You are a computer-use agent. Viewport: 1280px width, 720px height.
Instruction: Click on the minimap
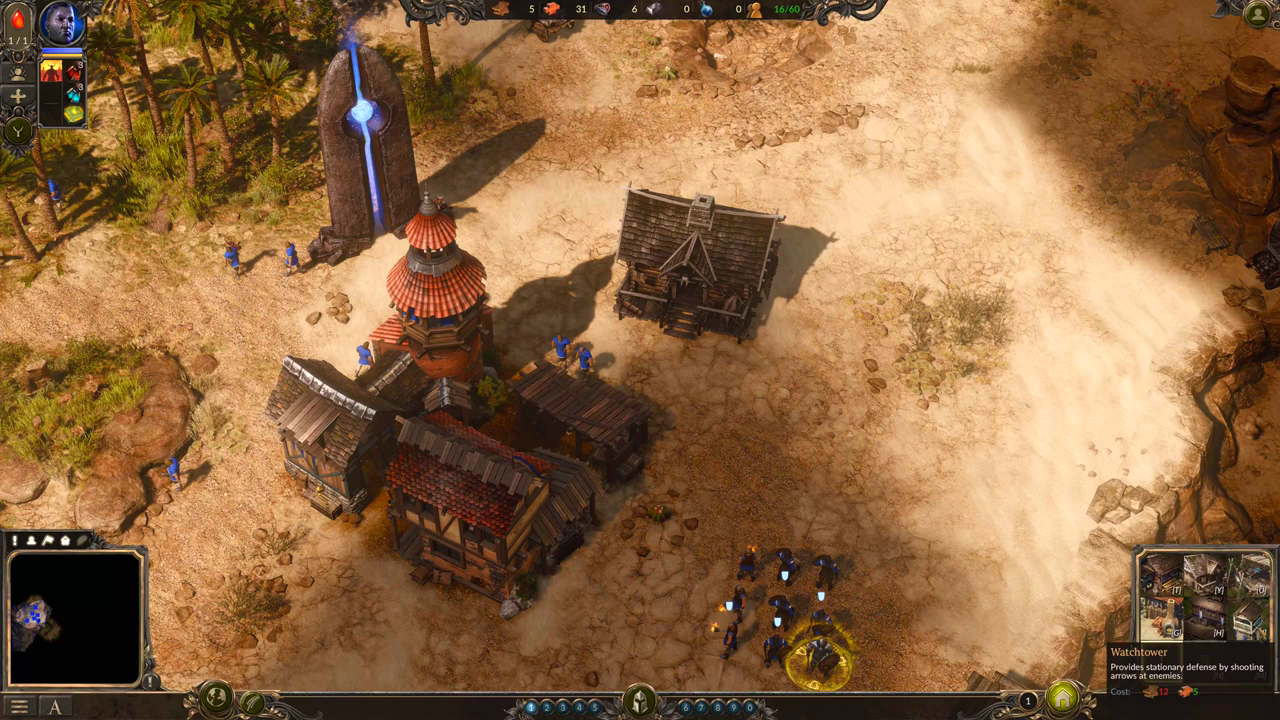(x=74, y=618)
